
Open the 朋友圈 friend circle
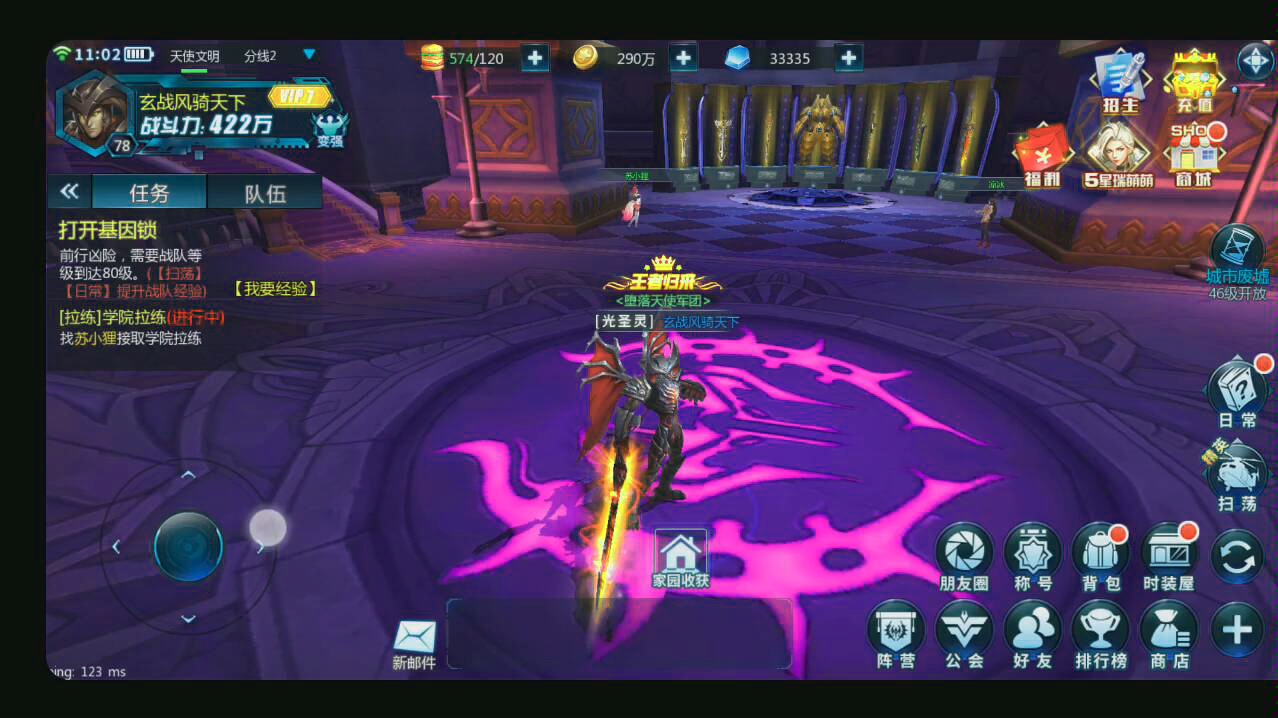(x=964, y=555)
